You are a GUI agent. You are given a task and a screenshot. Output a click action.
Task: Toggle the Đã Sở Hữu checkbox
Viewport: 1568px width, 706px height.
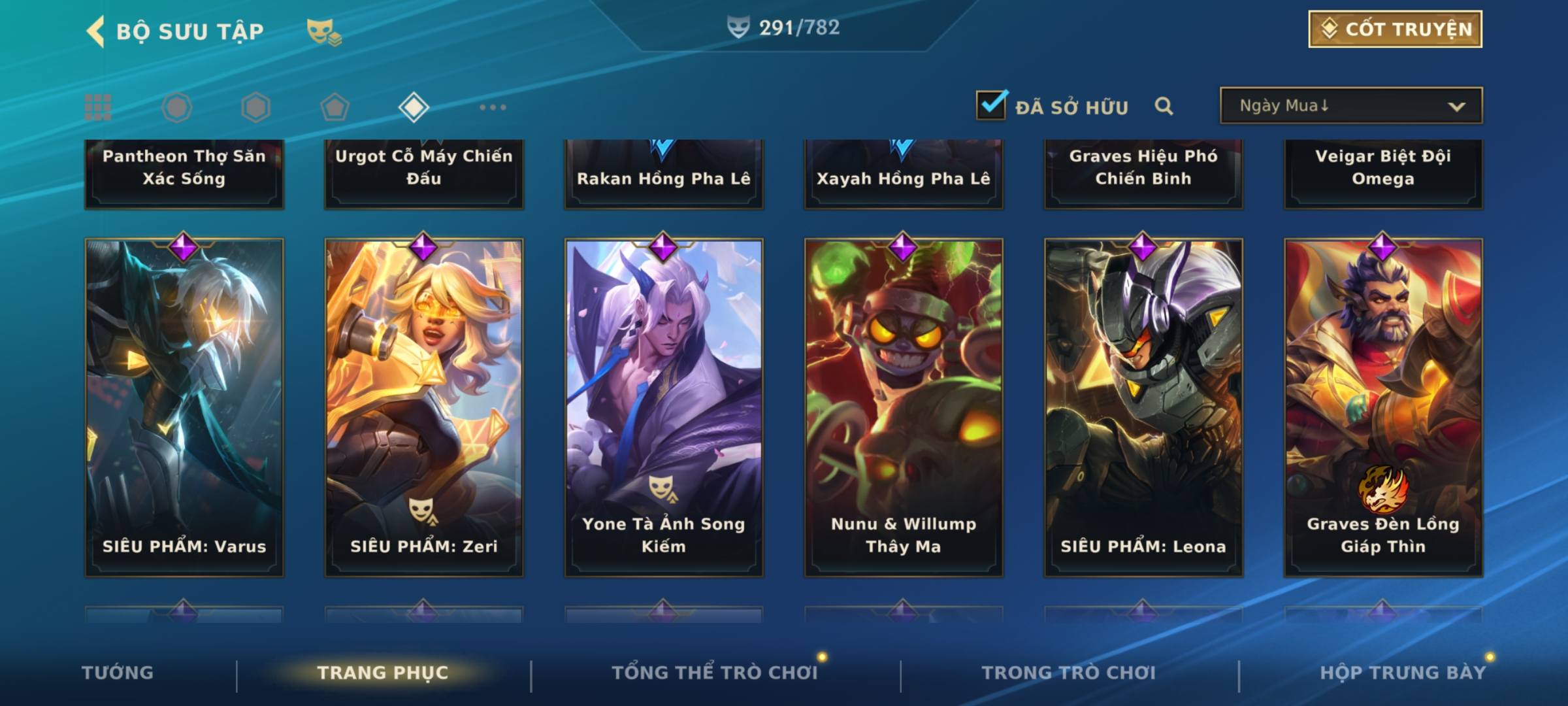(991, 105)
